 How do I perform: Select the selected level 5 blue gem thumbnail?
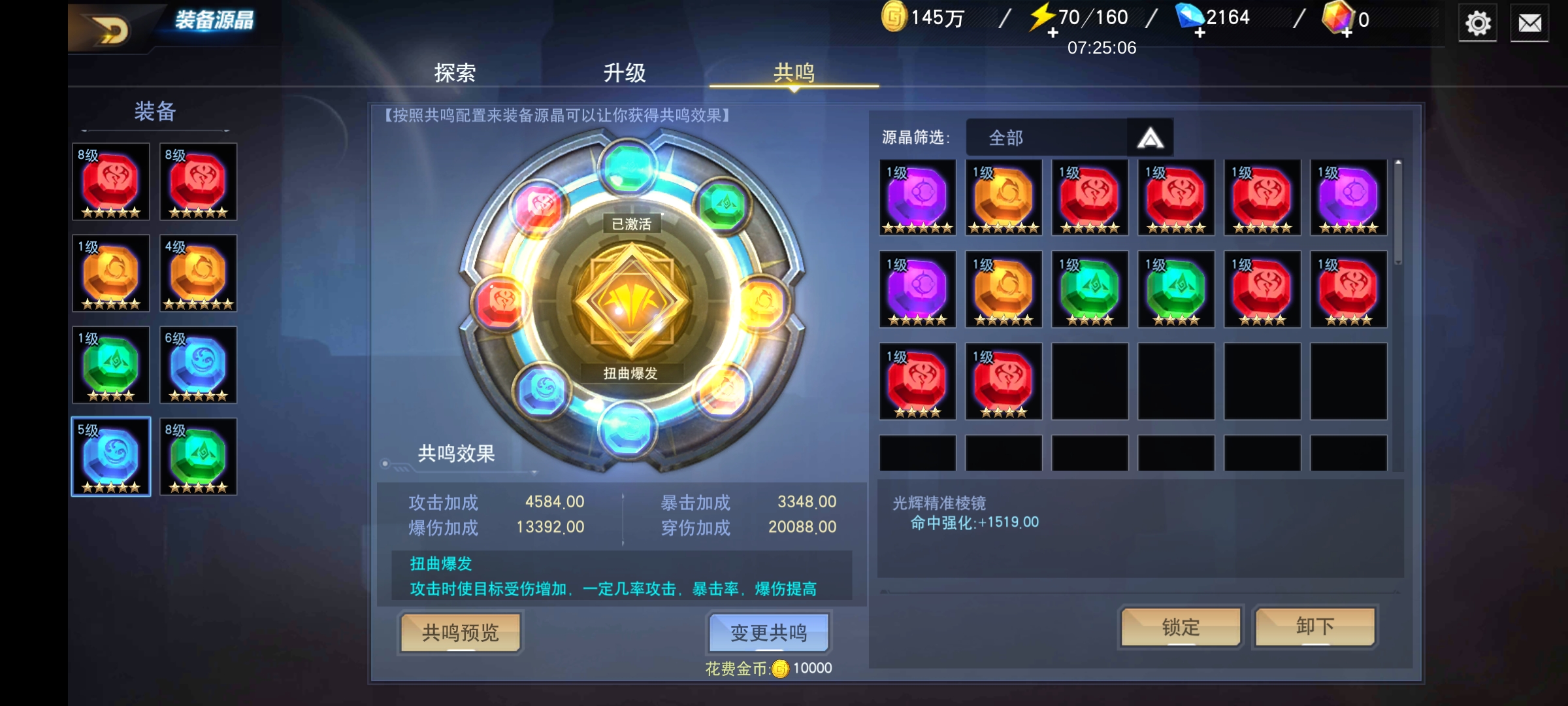point(110,456)
